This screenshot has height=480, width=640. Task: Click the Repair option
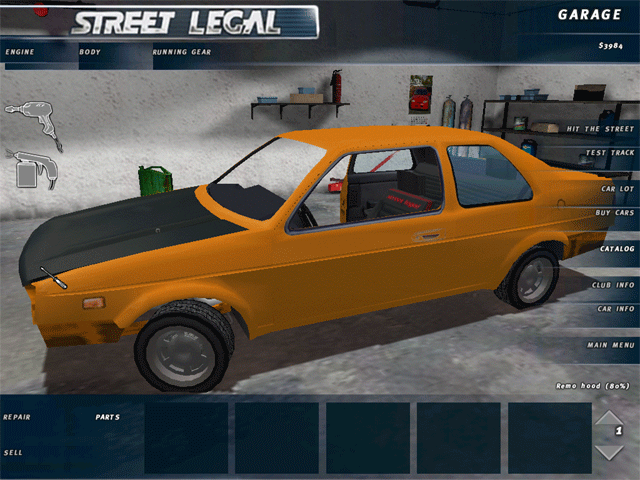click(x=16, y=416)
